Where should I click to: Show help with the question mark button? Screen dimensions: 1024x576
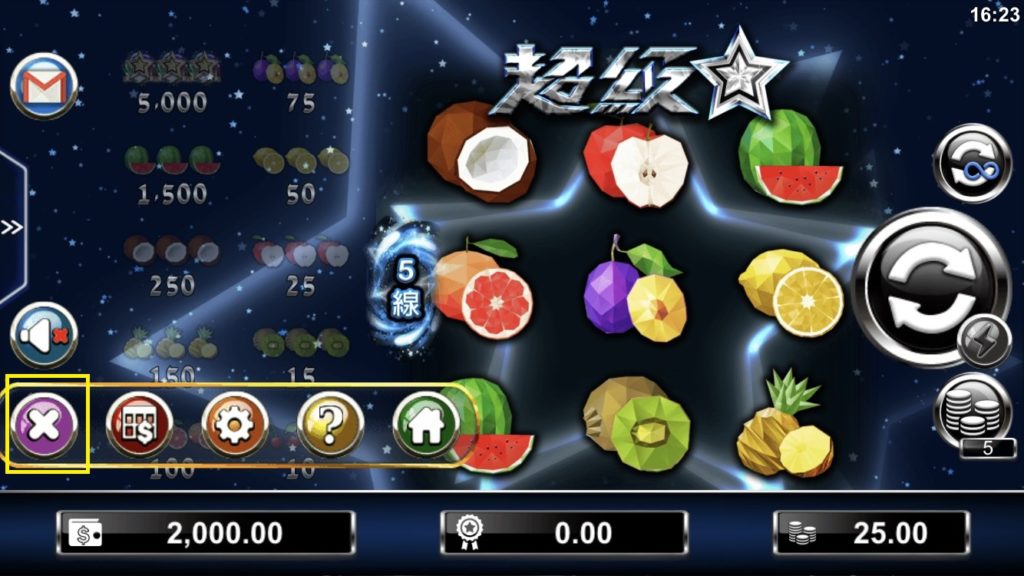[331, 424]
